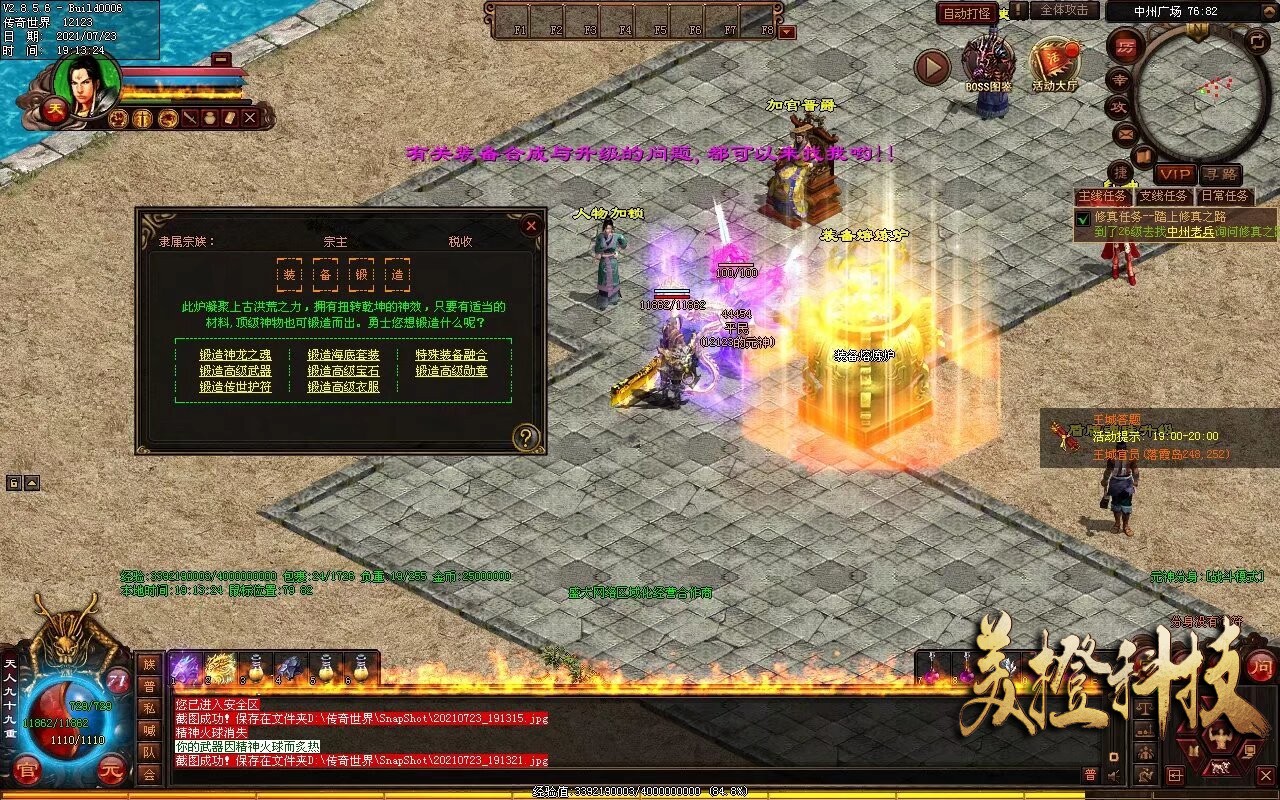Choose 锻造高级勋章 option
This screenshot has width=1280, height=800.
pyautogui.click(x=451, y=371)
